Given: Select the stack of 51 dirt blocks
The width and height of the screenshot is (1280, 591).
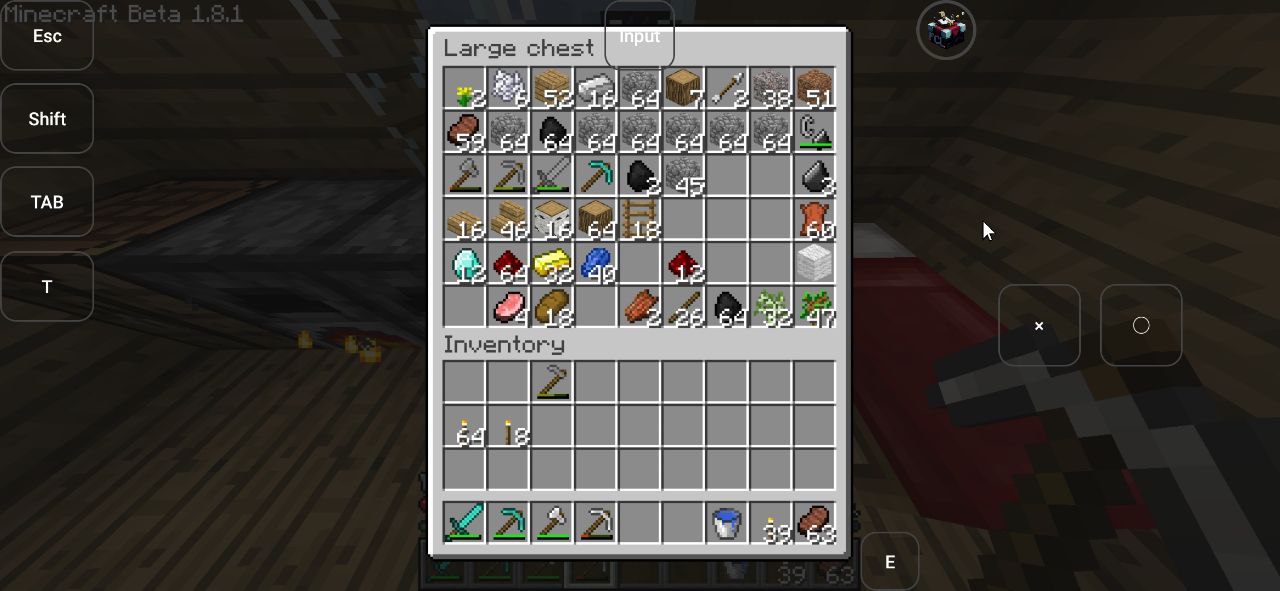Looking at the screenshot, I should point(815,90).
